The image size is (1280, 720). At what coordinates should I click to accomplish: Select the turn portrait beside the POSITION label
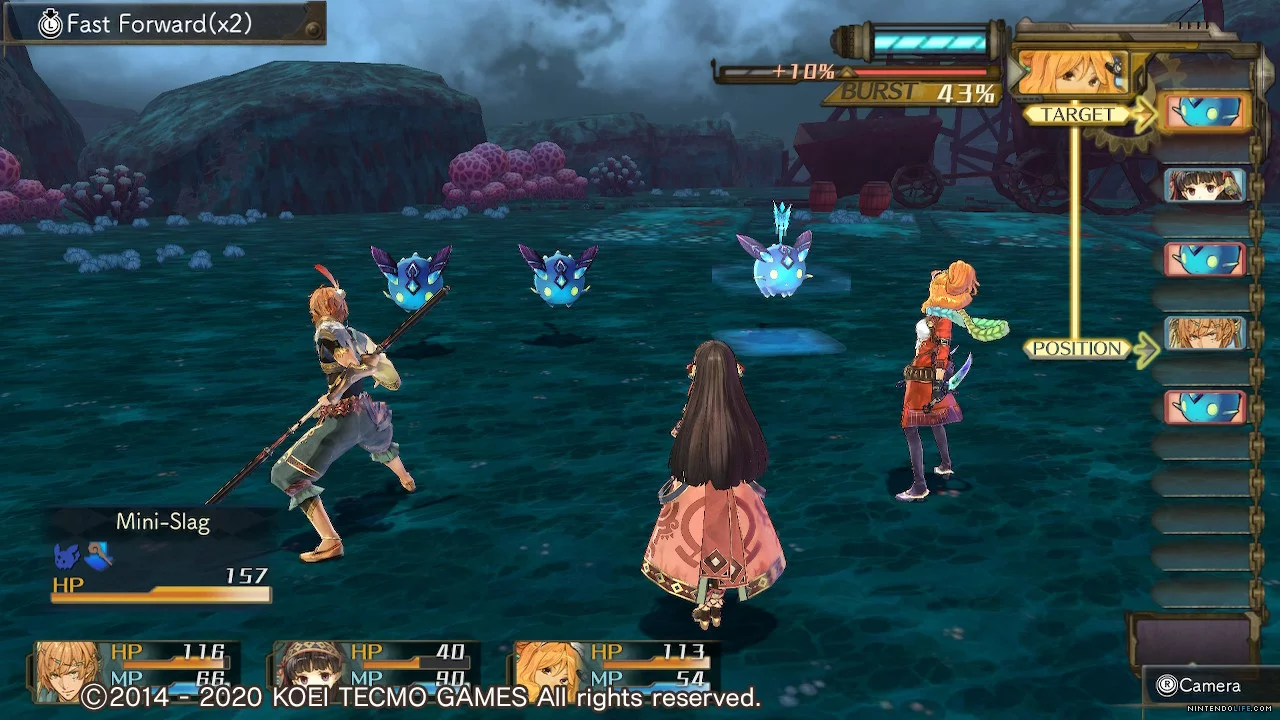point(1205,333)
